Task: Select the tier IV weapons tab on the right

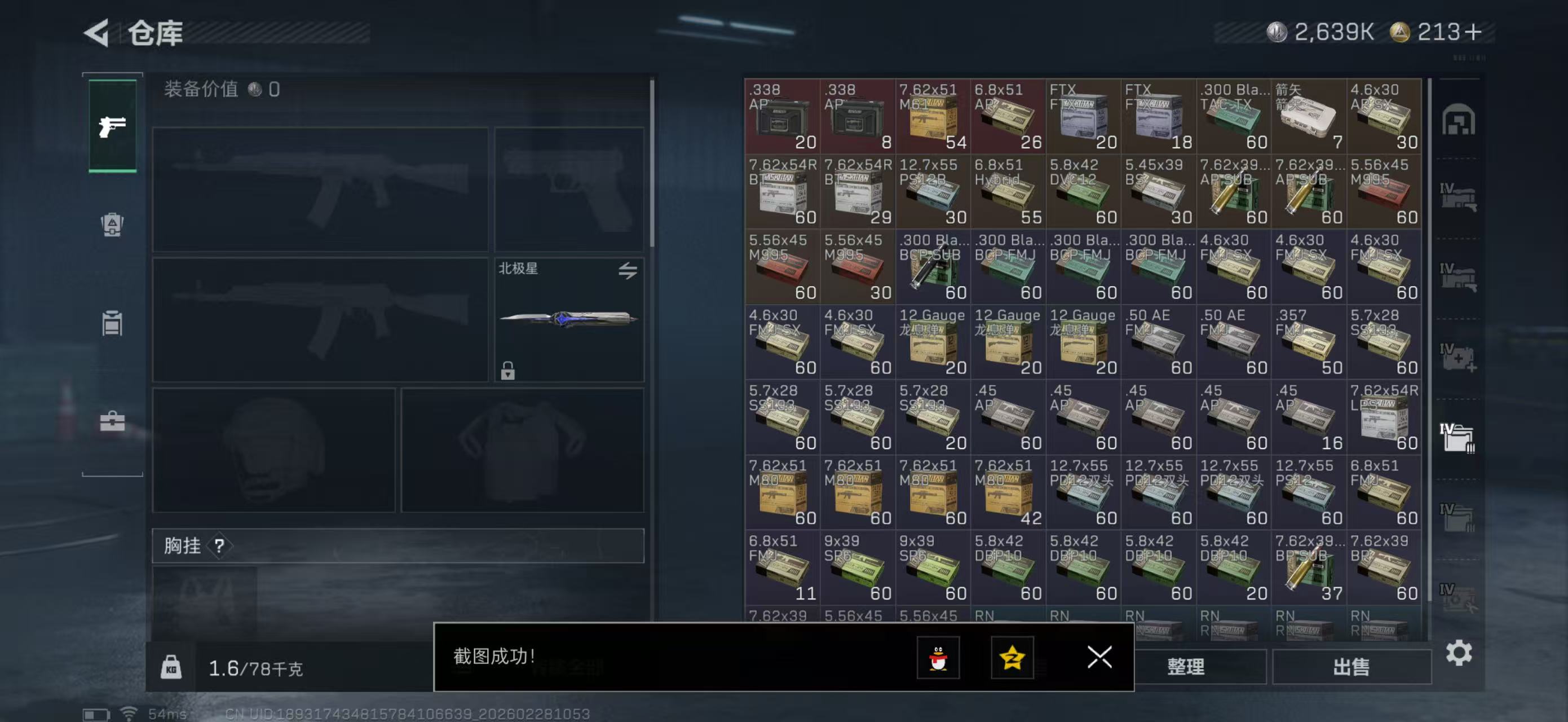Action: click(x=1460, y=196)
